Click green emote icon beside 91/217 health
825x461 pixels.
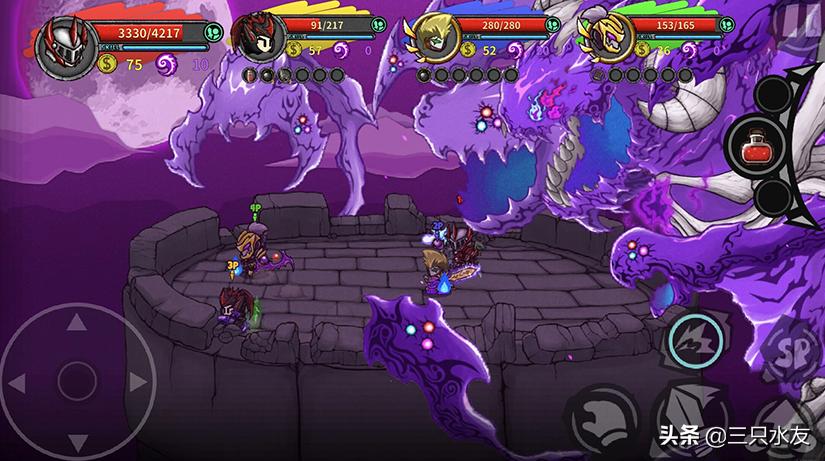pos(379,23)
